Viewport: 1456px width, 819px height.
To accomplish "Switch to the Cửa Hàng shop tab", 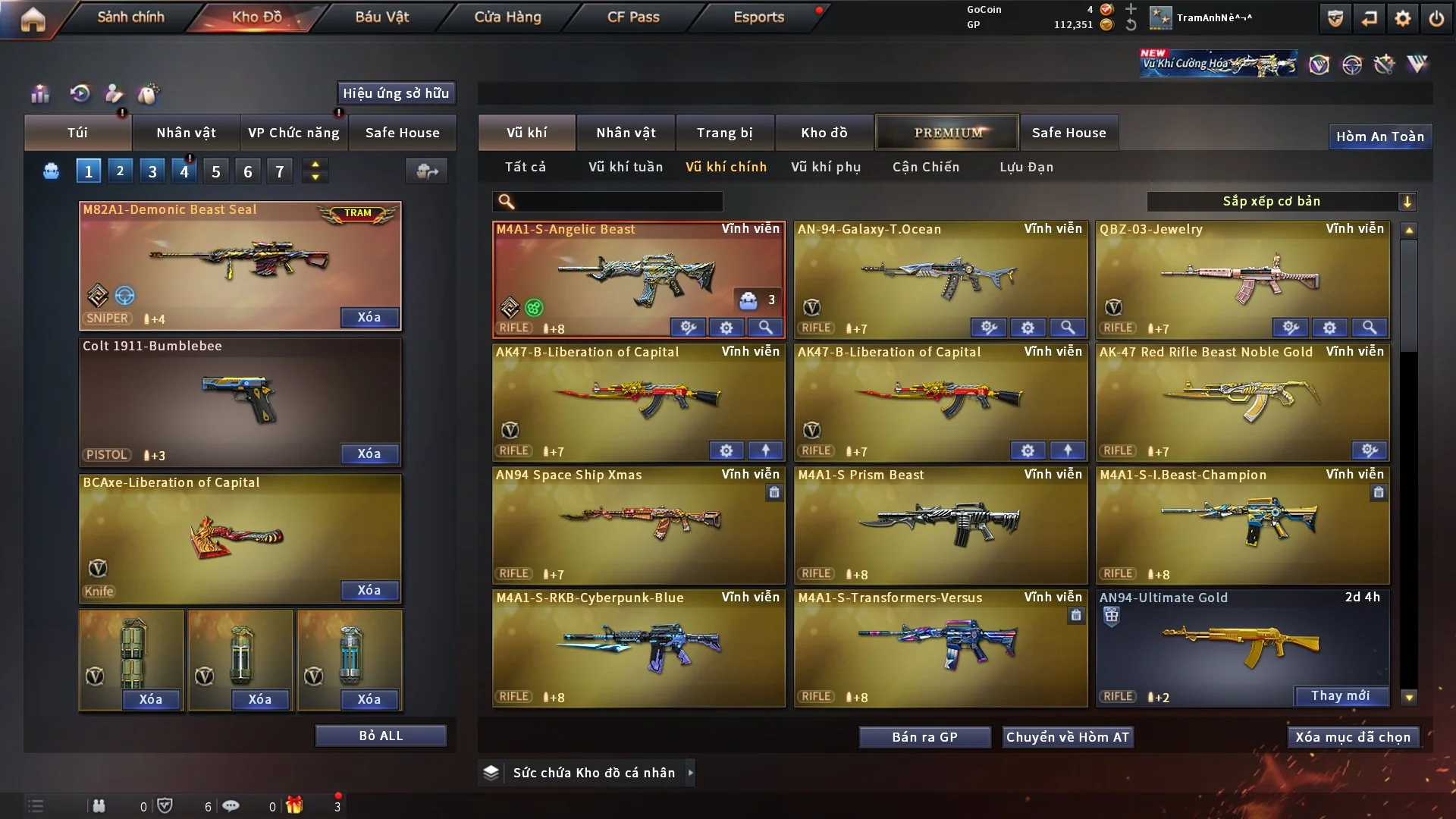I will tap(507, 17).
